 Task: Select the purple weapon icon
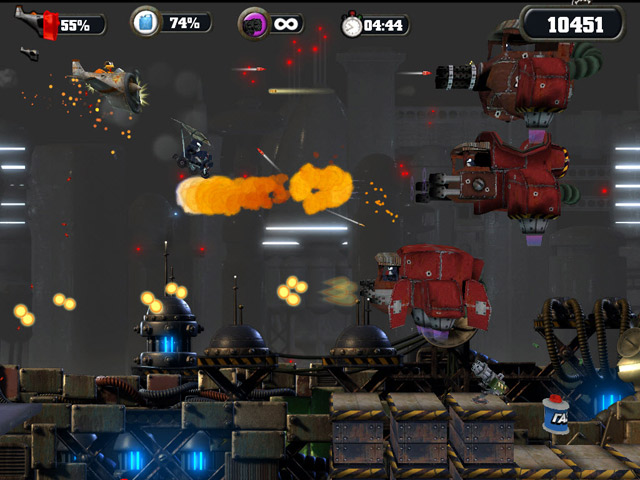[252, 23]
